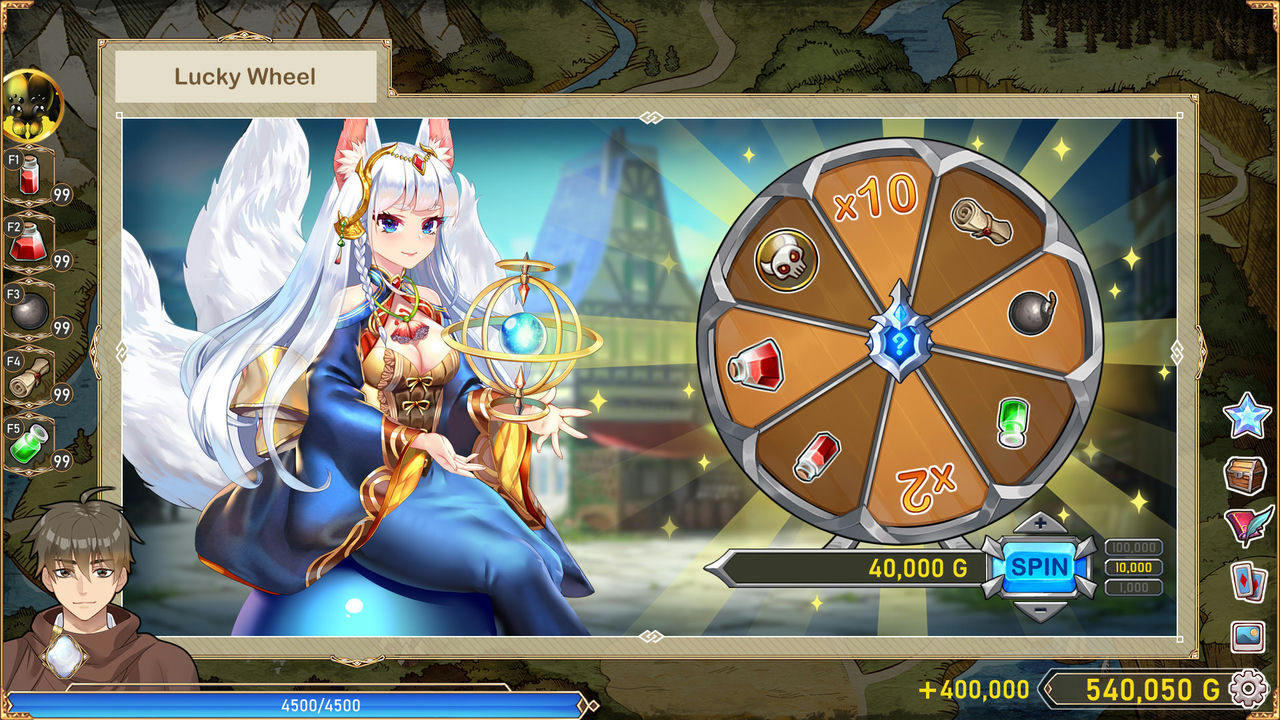Click the Lucky Wheel title tab

(244, 75)
